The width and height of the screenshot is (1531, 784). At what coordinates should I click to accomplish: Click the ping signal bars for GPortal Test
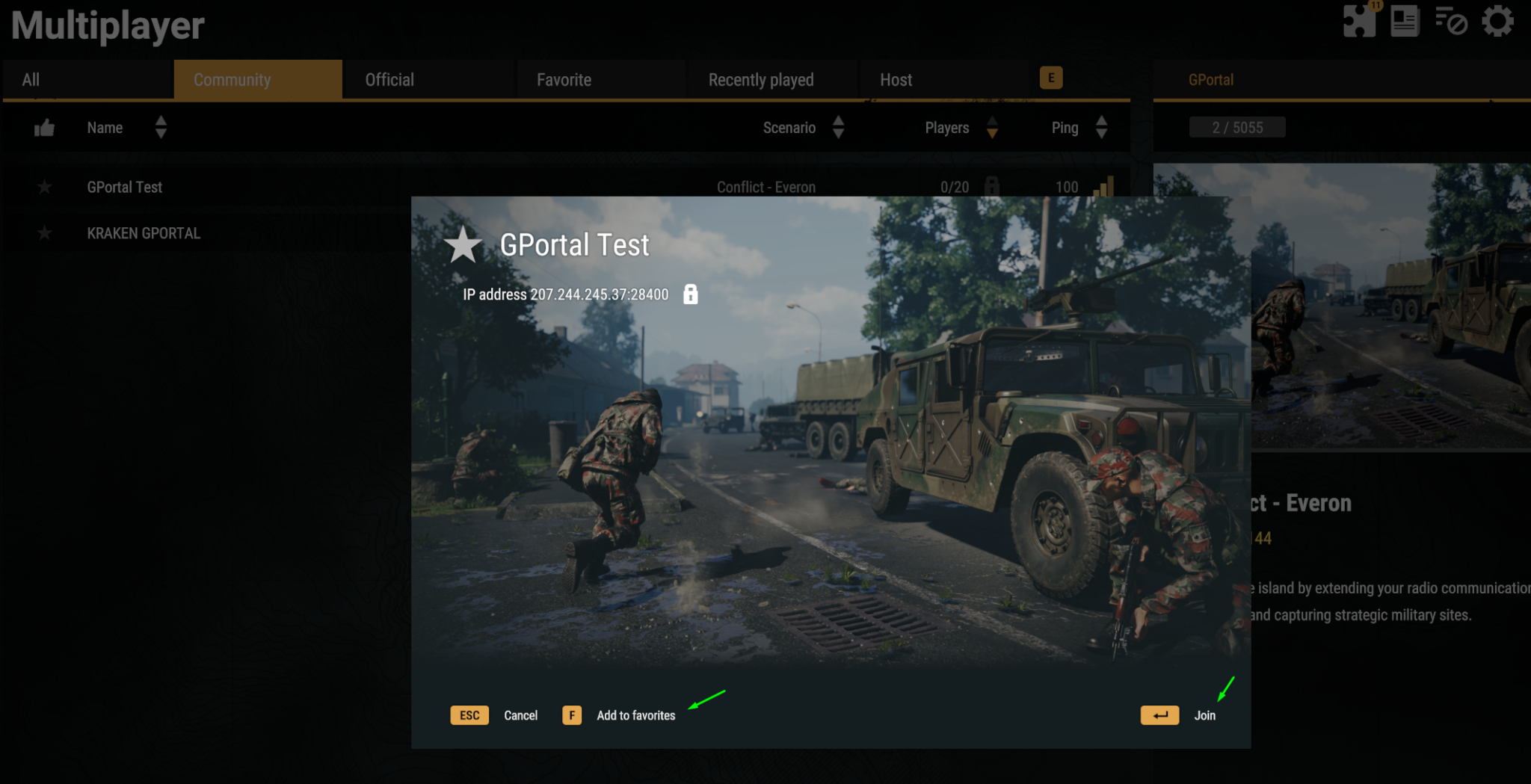[x=1105, y=187]
